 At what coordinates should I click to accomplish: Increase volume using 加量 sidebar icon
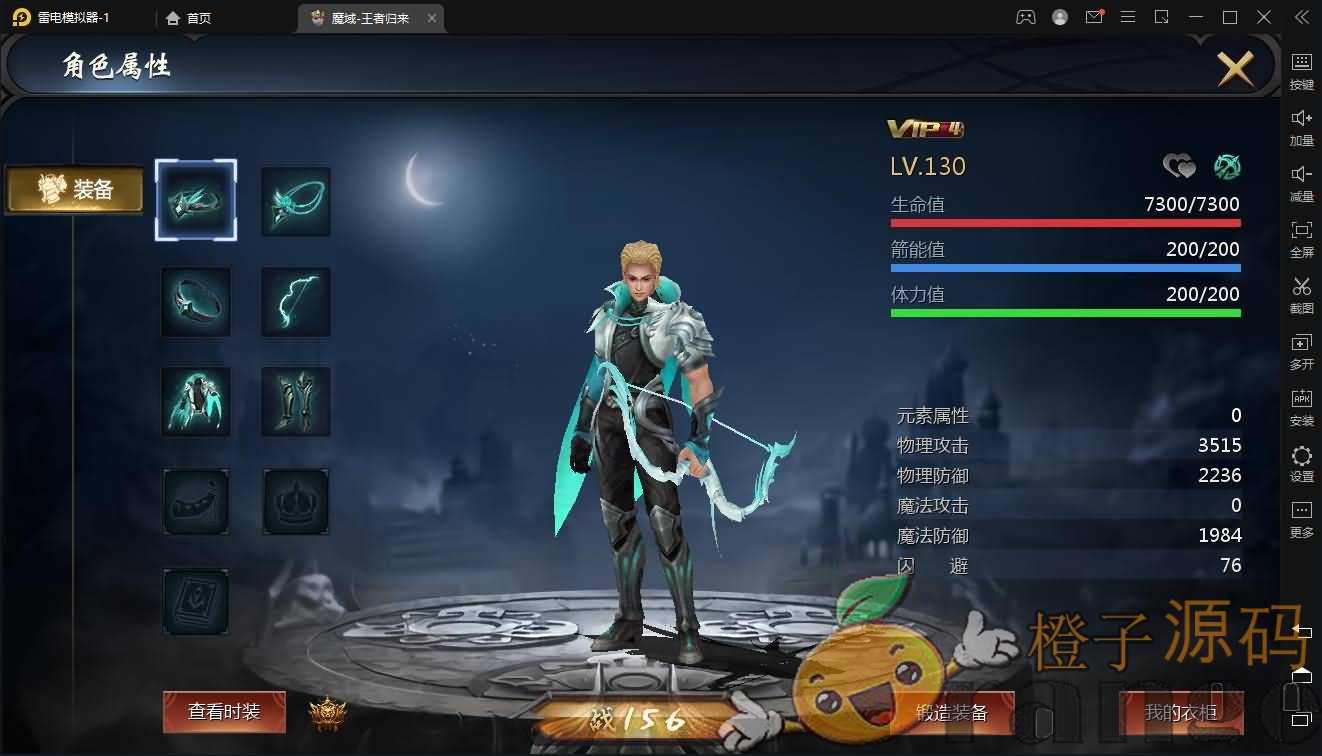click(1301, 128)
